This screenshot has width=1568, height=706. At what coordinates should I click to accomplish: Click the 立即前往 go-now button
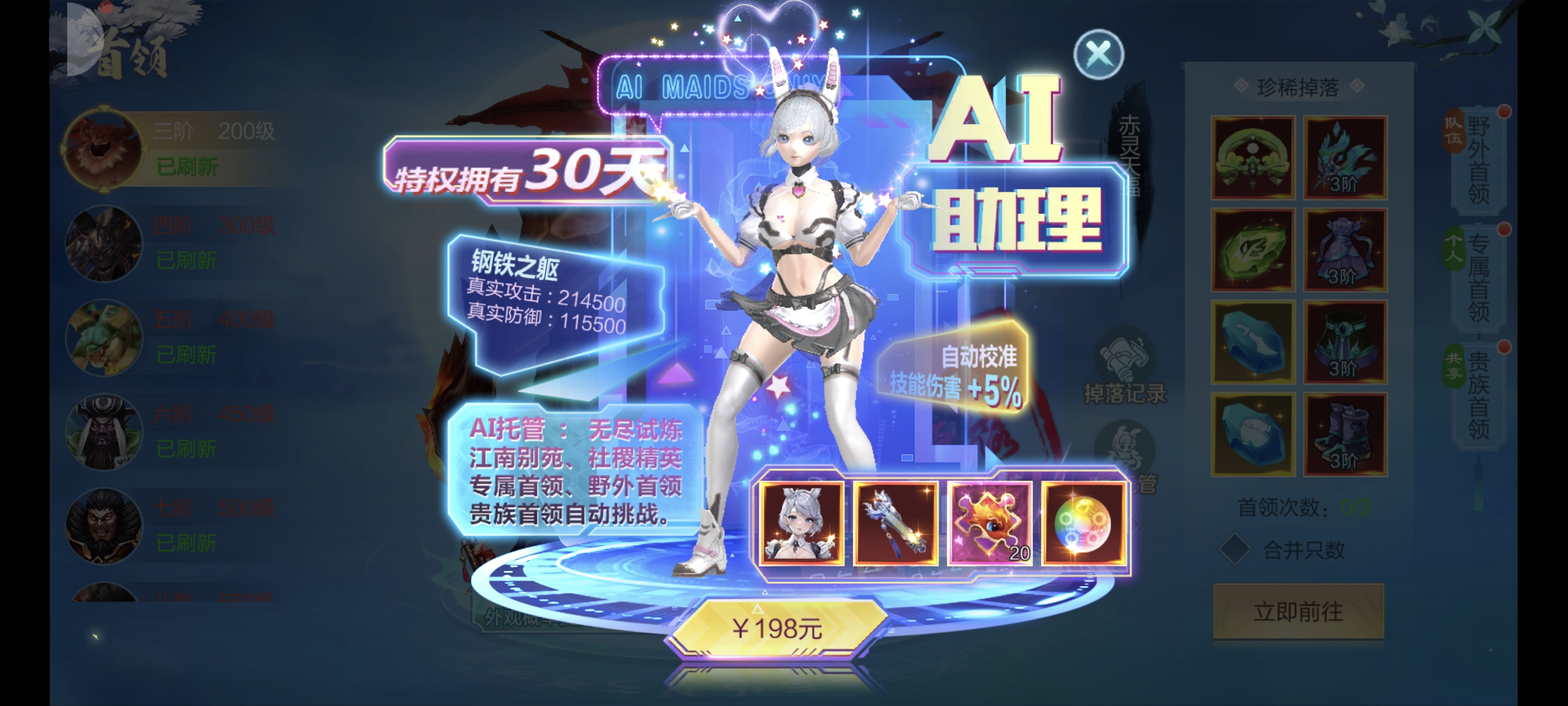(1298, 611)
